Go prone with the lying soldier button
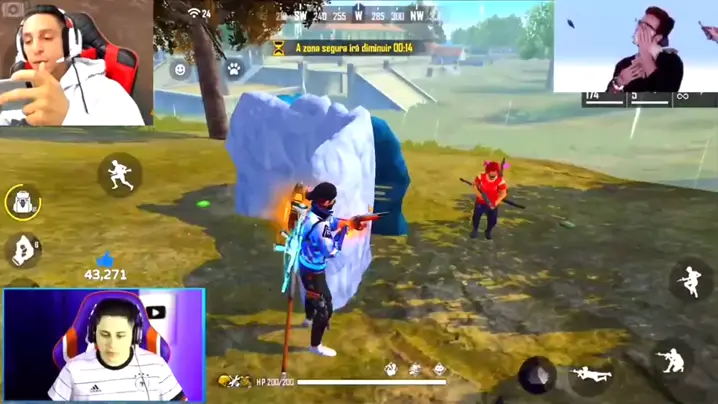The image size is (718, 404). click(592, 375)
